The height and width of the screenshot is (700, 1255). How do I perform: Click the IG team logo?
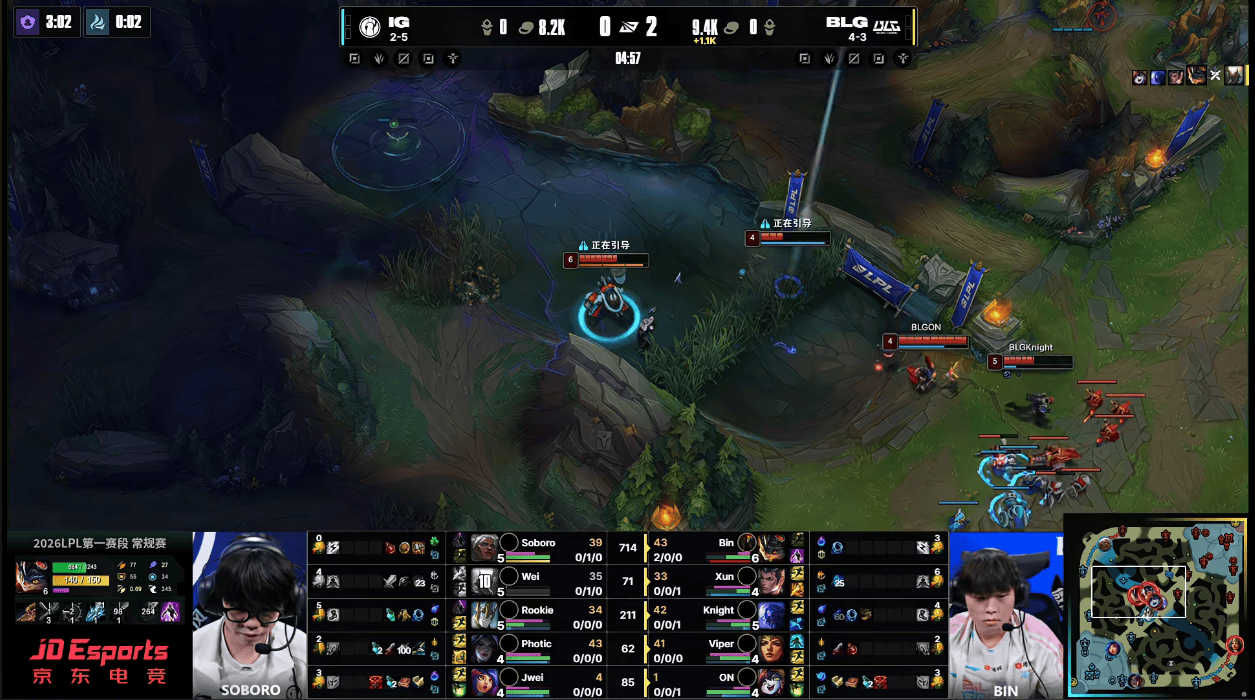pyautogui.click(x=366, y=27)
